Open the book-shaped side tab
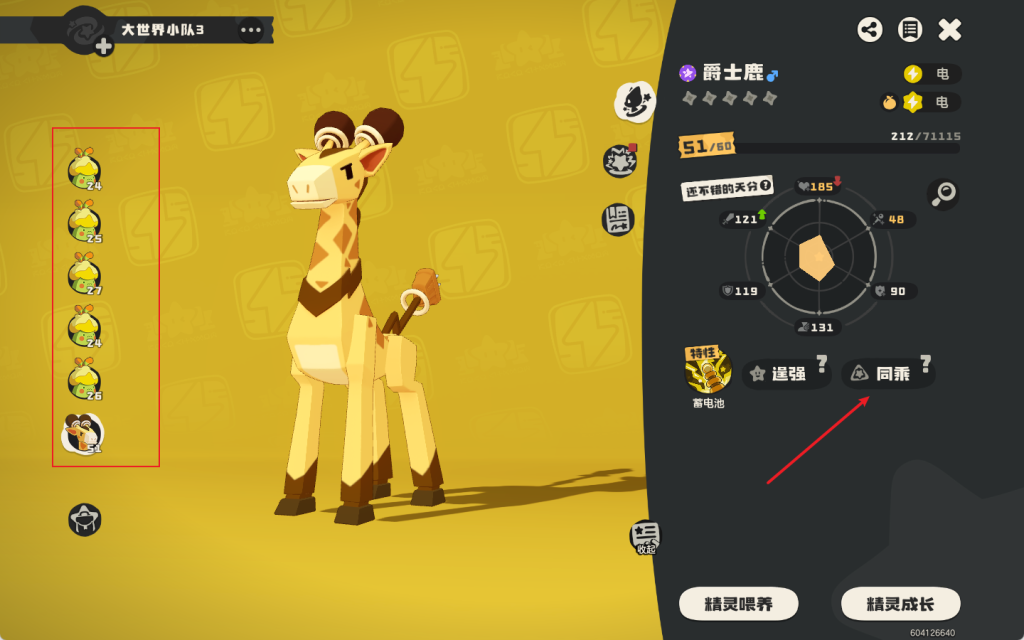 (x=617, y=219)
